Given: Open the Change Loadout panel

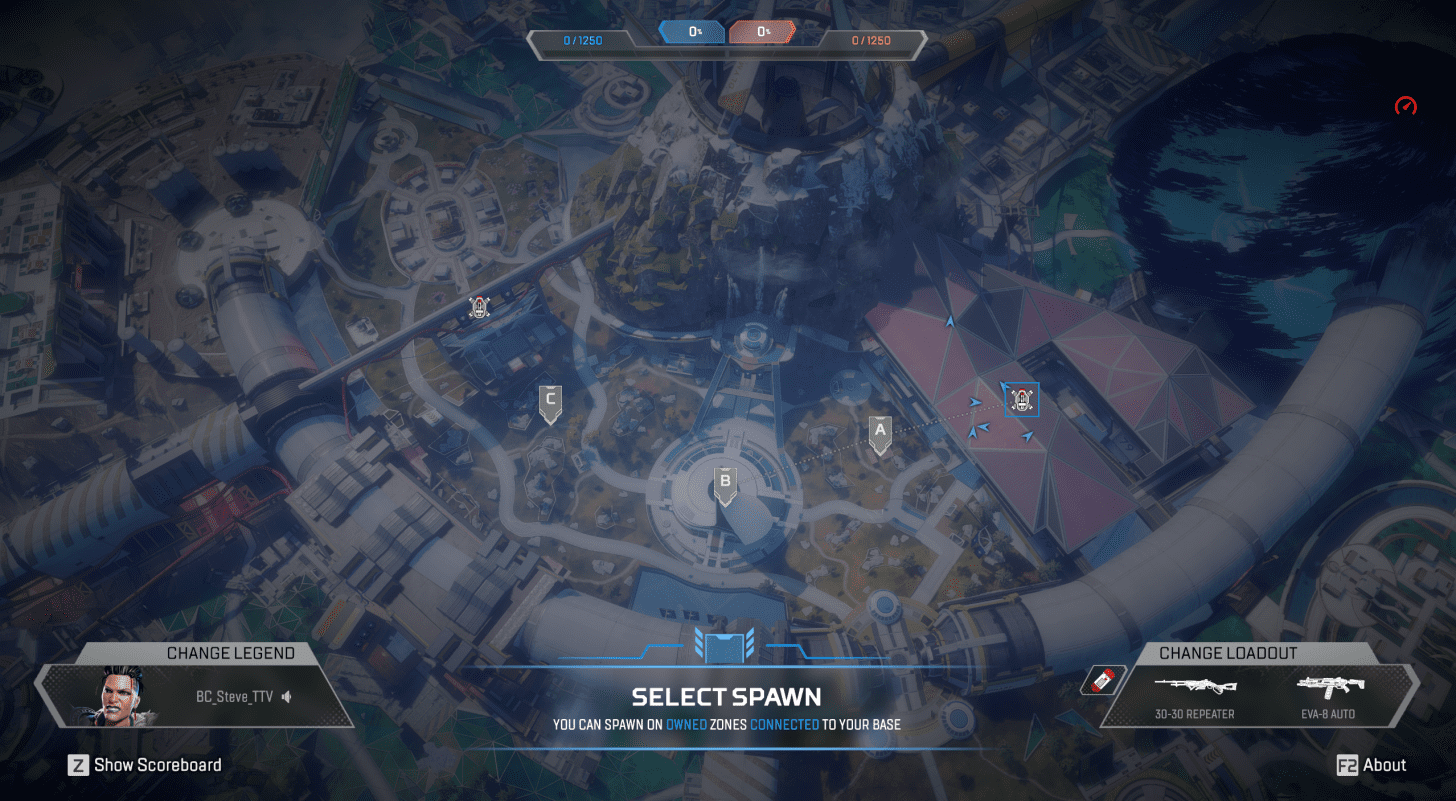Looking at the screenshot, I should pos(1229,653).
